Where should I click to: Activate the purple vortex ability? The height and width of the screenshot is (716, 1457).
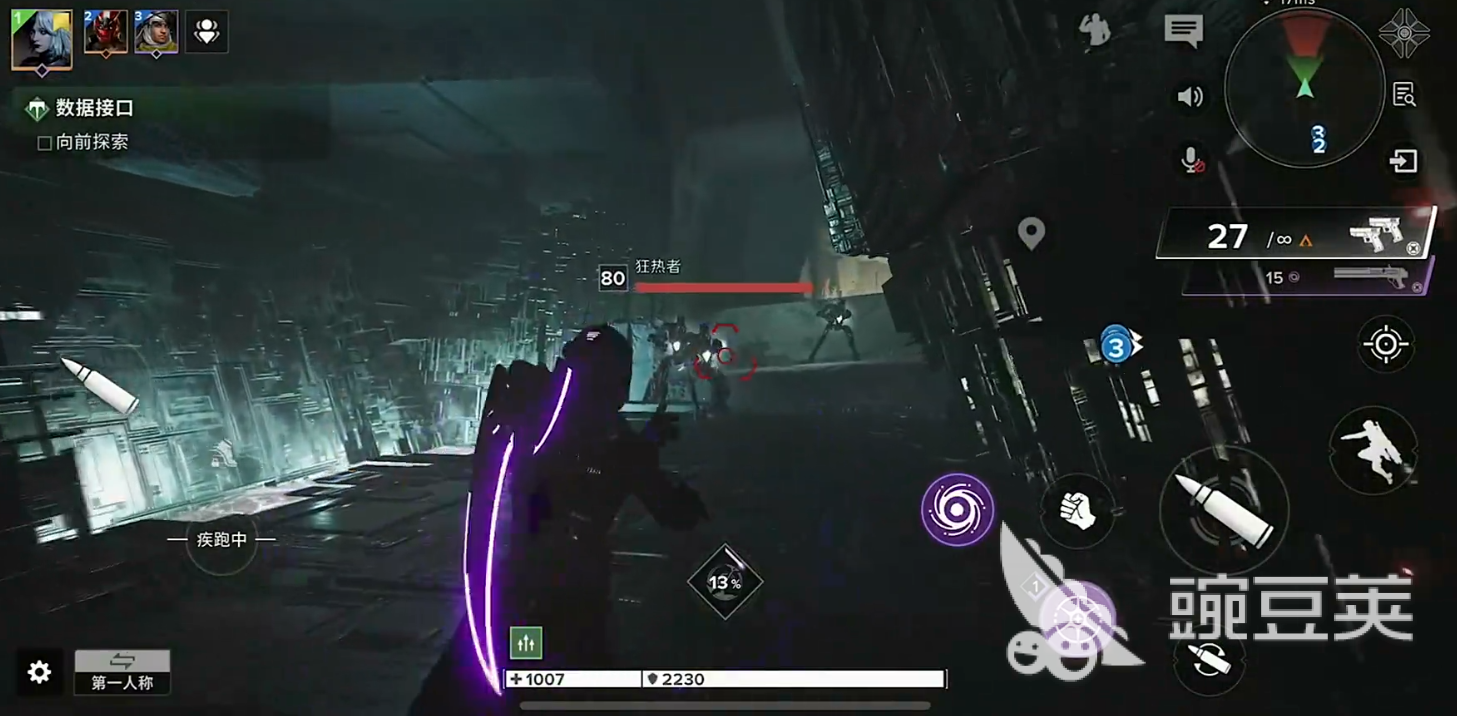click(x=957, y=510)
